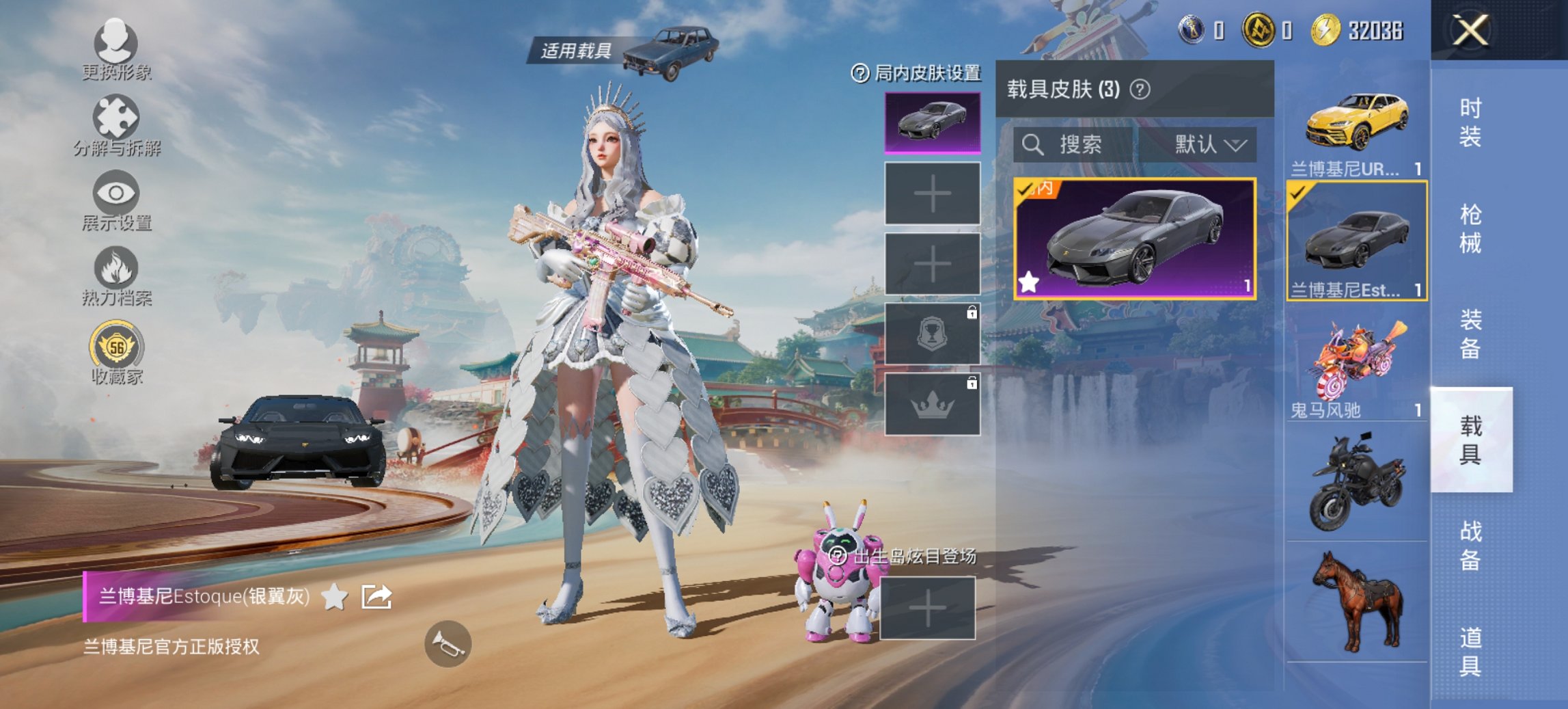The image size is (1568, 709).
Task: Select the 分解与拆解 dismantle feature
Action: coord(116,123)
